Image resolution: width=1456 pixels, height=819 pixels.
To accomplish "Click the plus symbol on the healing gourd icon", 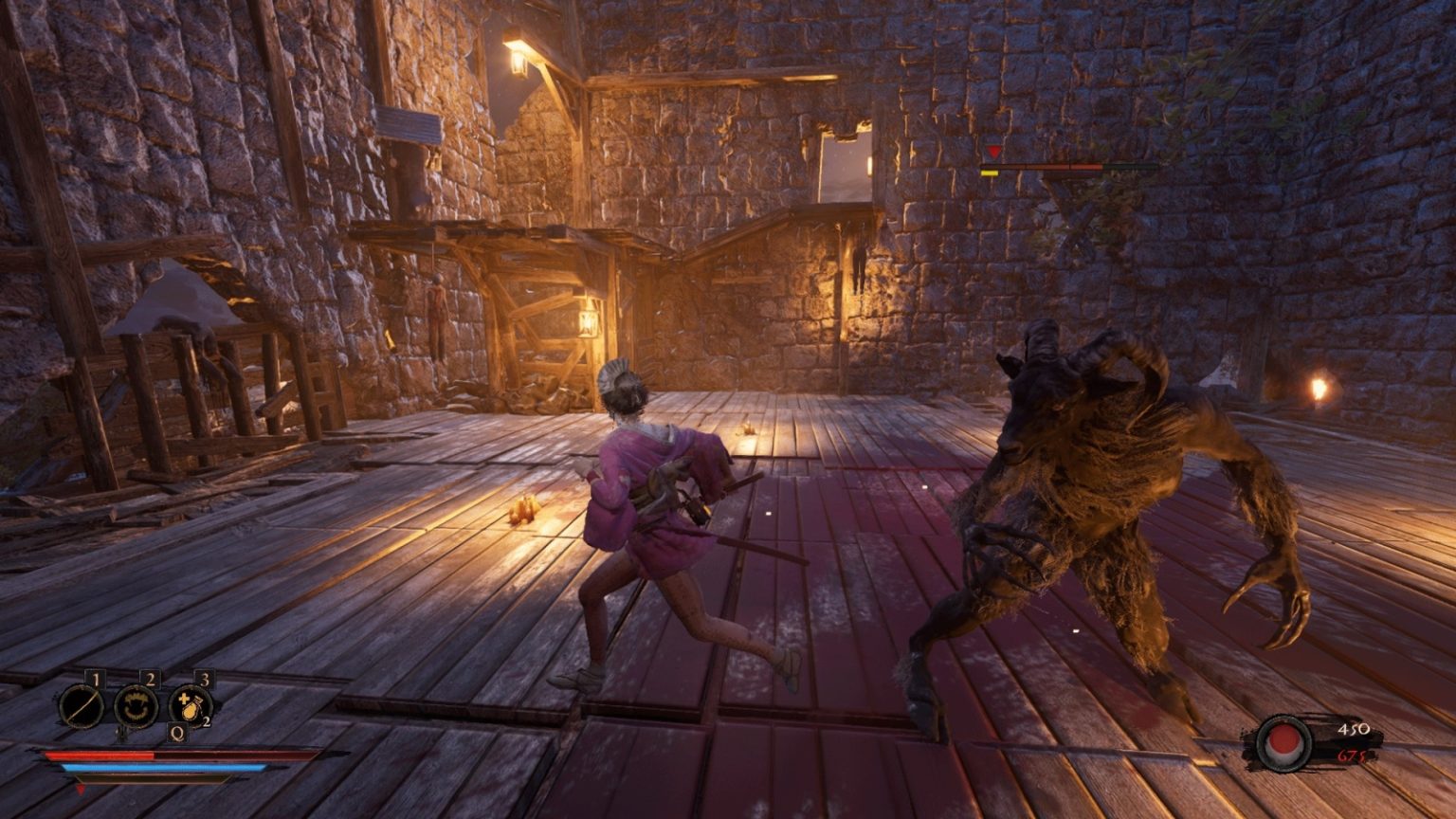I will coord(183,698).
